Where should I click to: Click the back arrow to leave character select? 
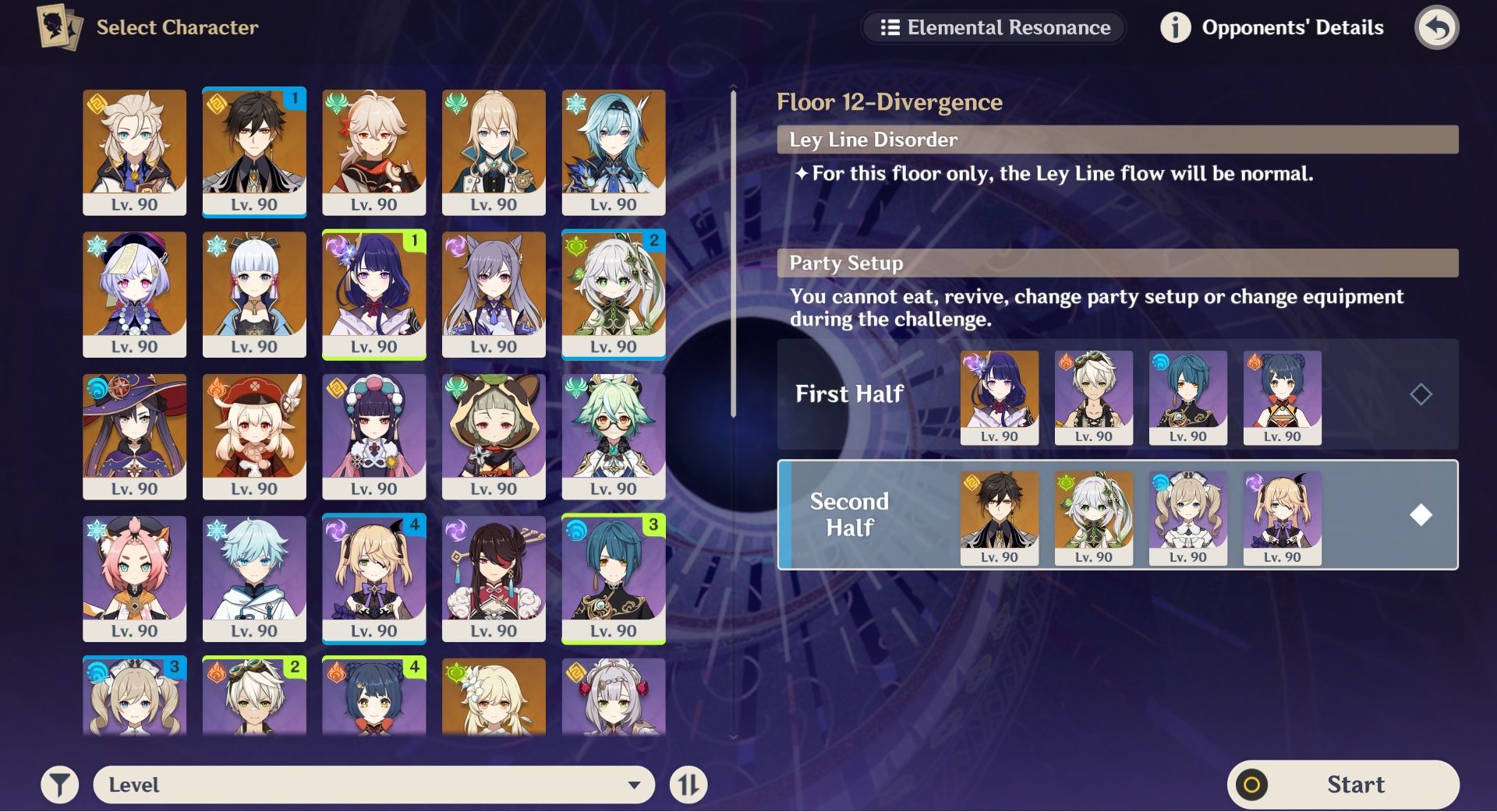pyautogui.click(x=1437, y=27)
